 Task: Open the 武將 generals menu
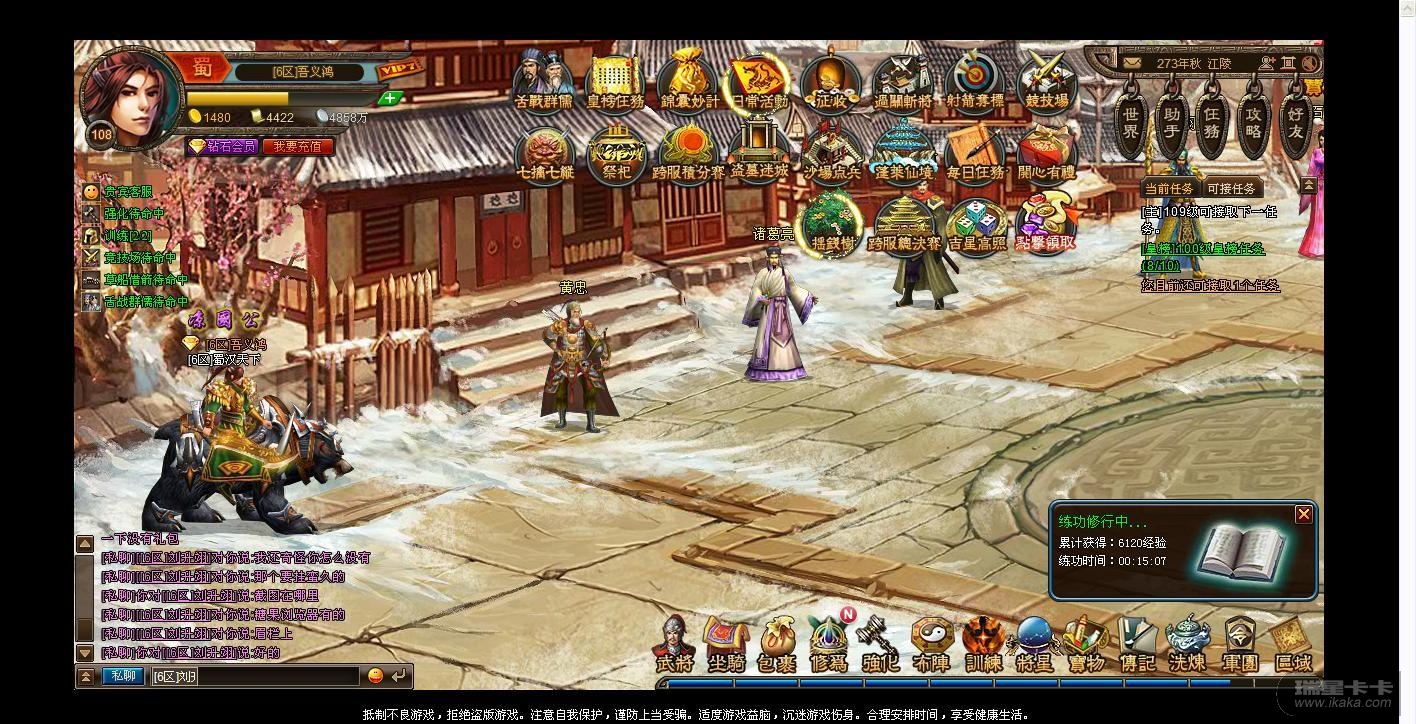(674, 644)
